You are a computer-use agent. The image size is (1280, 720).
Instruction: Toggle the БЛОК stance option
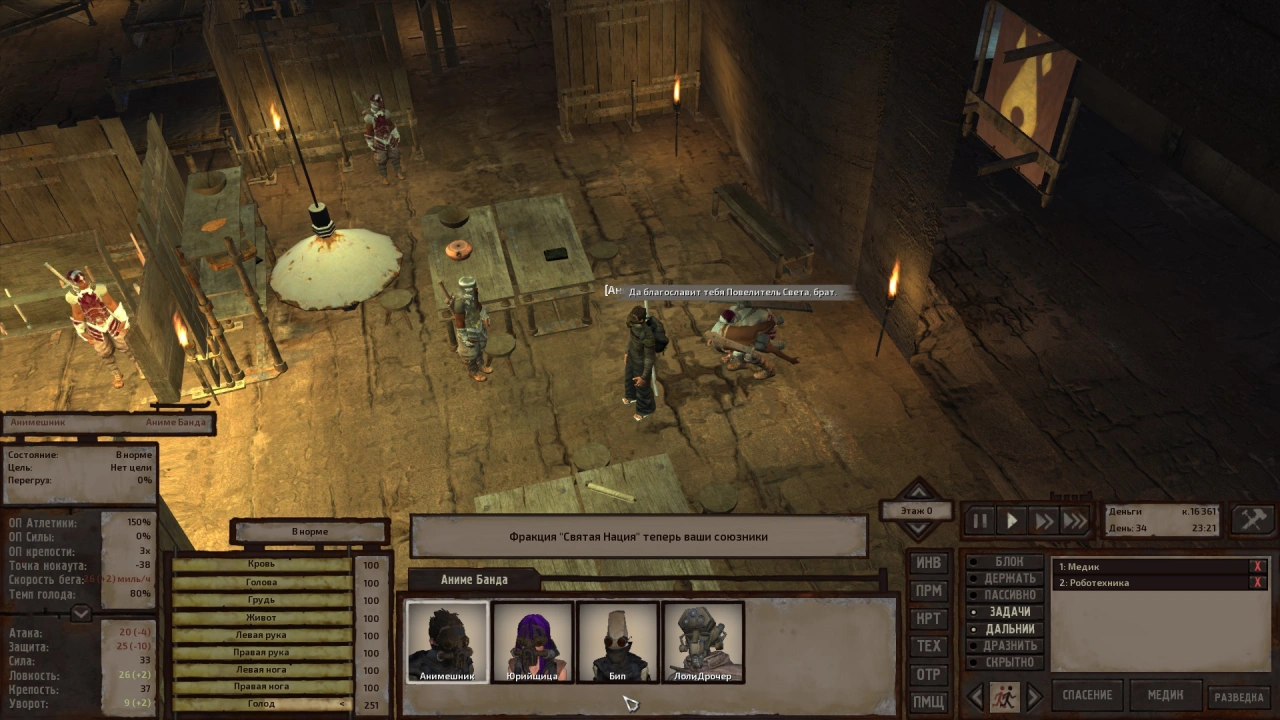coord(1008,562)
